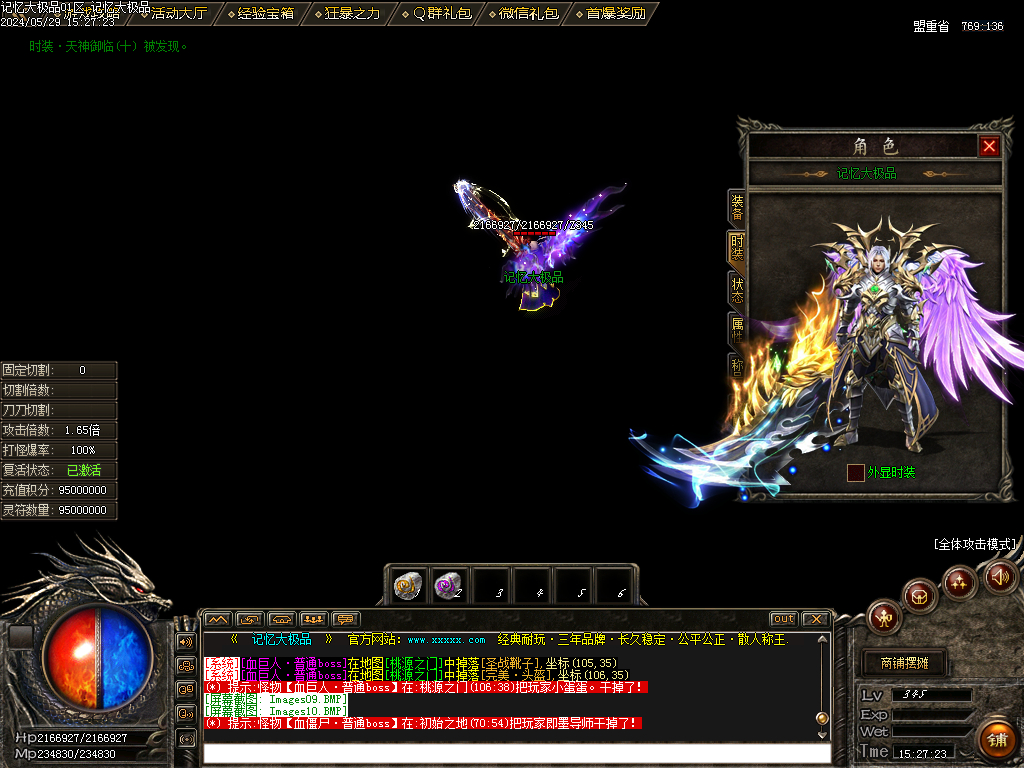1024x768 pixels.
Task: Open the round cube bag icon
Action: click(x=920, y=597)
